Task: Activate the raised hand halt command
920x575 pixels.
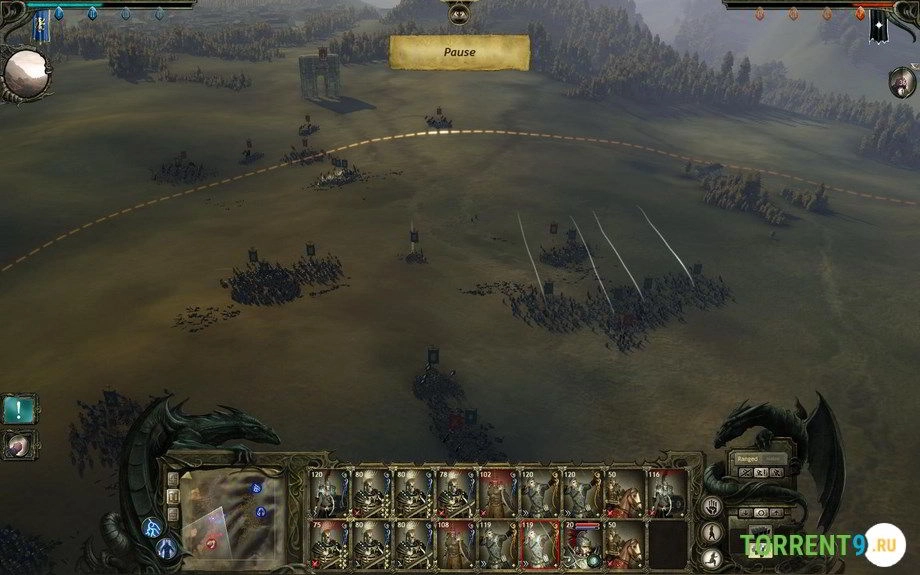Action: [713, 506]
